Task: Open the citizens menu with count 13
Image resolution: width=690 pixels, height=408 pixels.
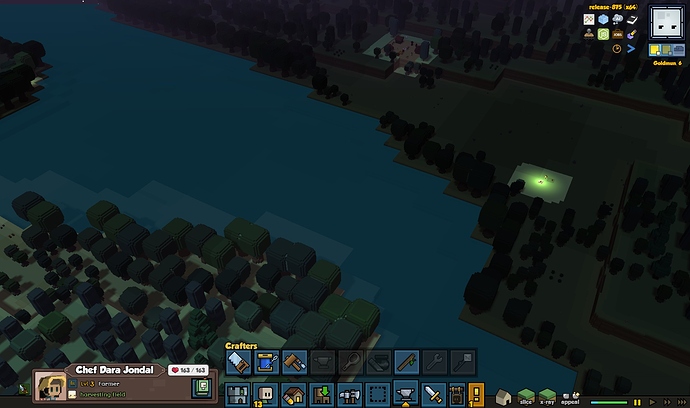Action: pyautogui.click(x=265, y=394)
